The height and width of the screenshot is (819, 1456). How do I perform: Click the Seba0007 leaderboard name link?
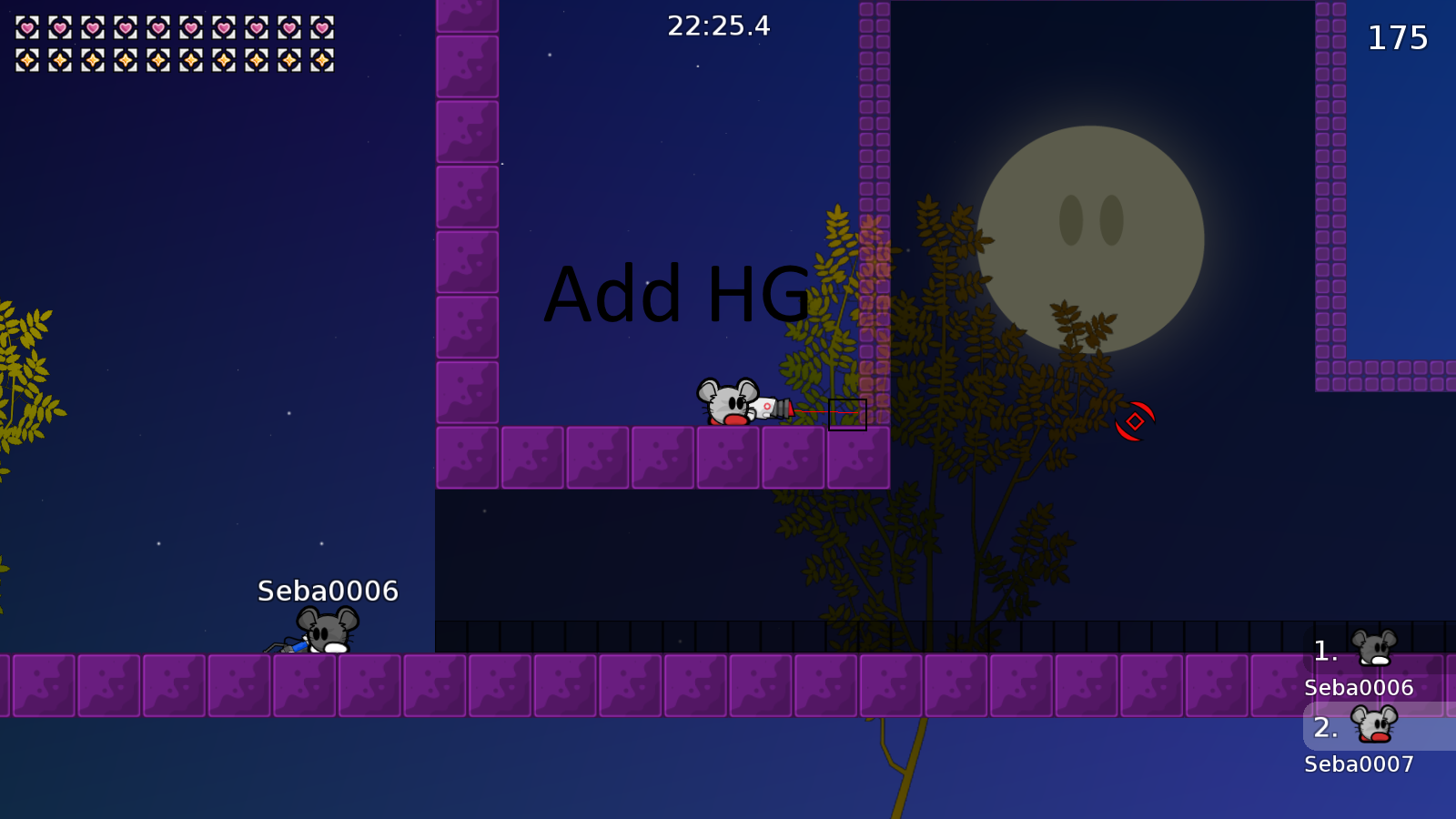(1359, 763)
